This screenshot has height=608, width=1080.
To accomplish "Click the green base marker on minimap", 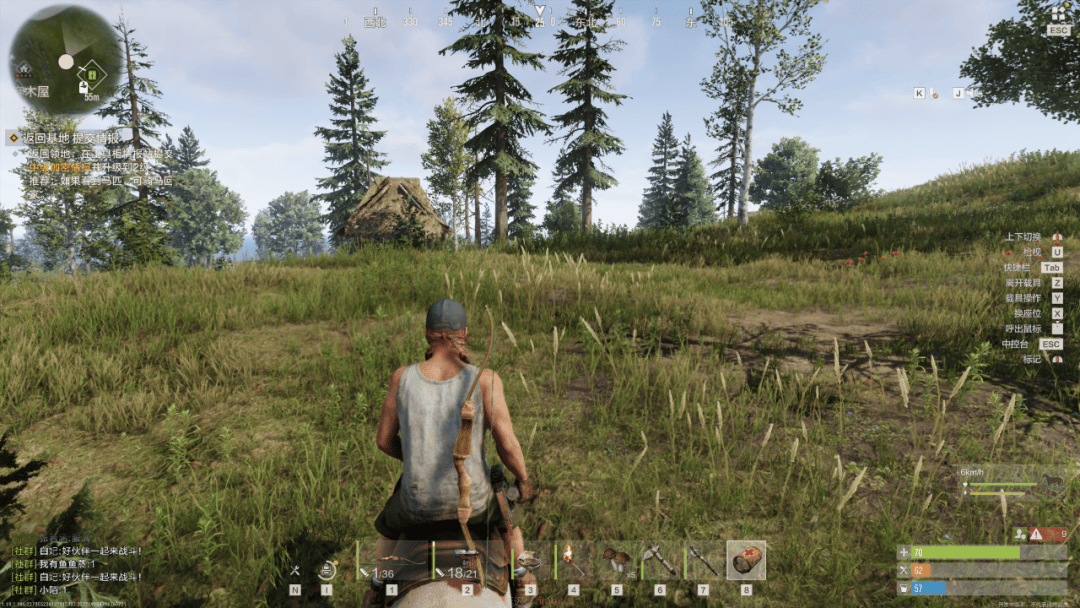I will [91, 73].
